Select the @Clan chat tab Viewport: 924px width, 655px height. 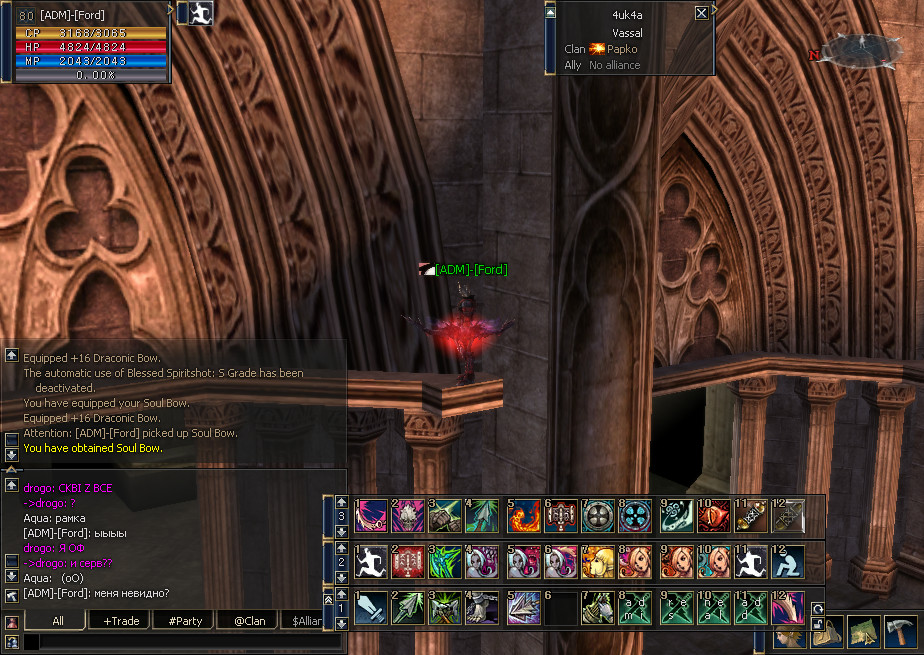click(249, 621)
